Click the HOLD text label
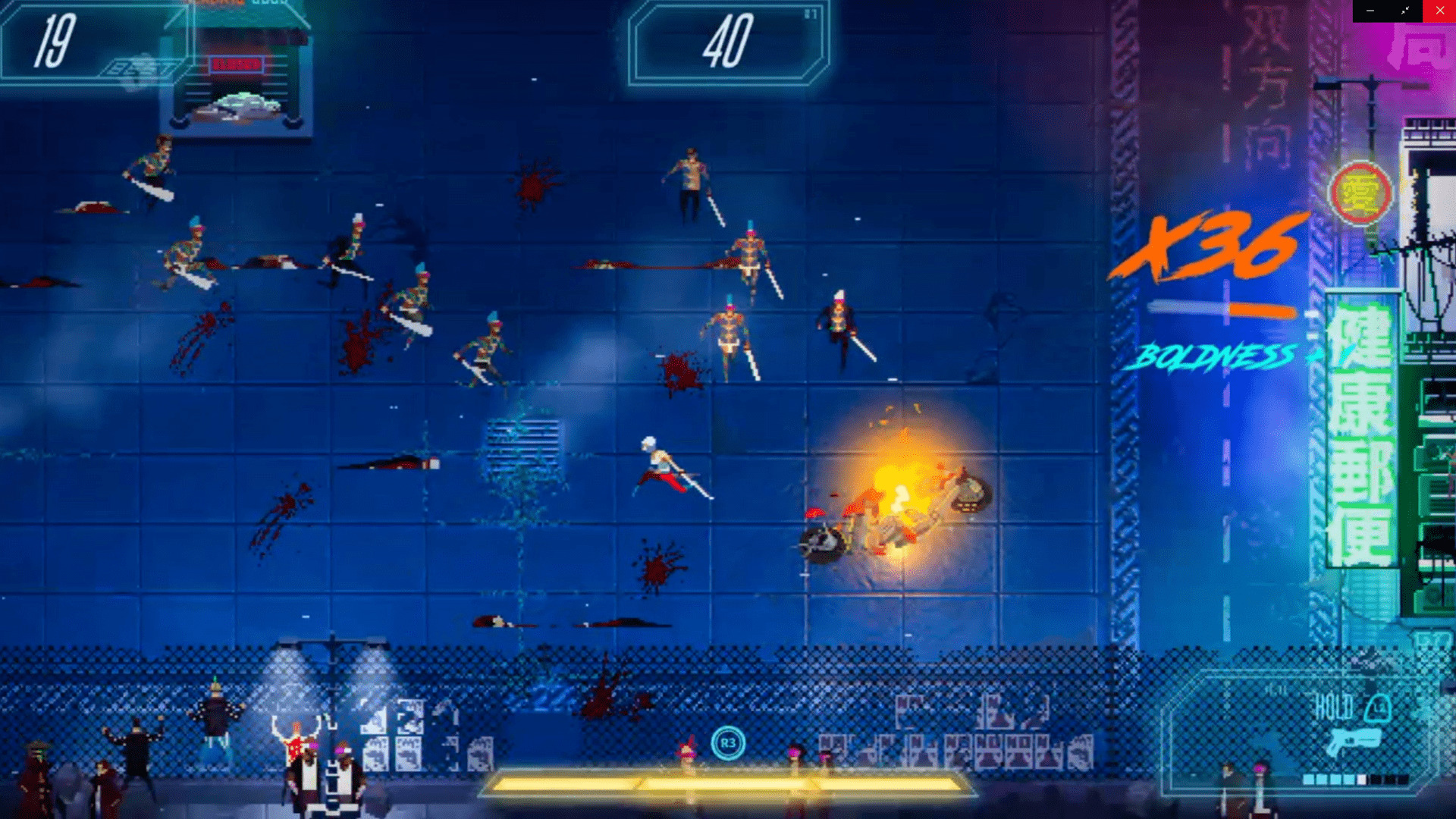 [1333, 705]
